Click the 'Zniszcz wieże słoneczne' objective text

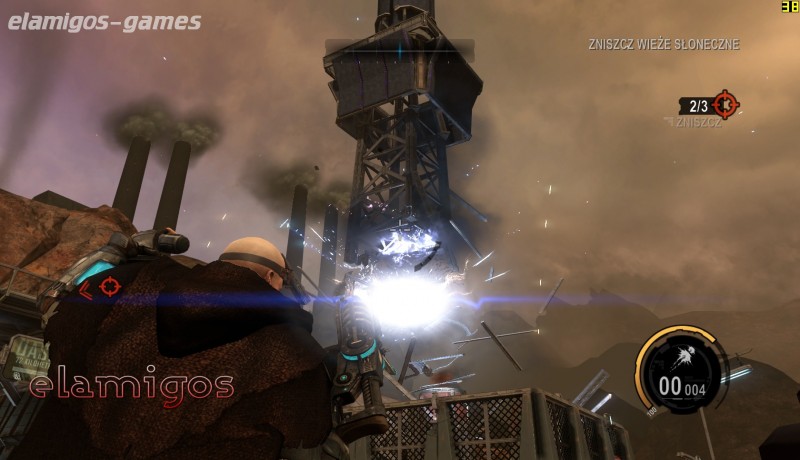tap(663, 45)
